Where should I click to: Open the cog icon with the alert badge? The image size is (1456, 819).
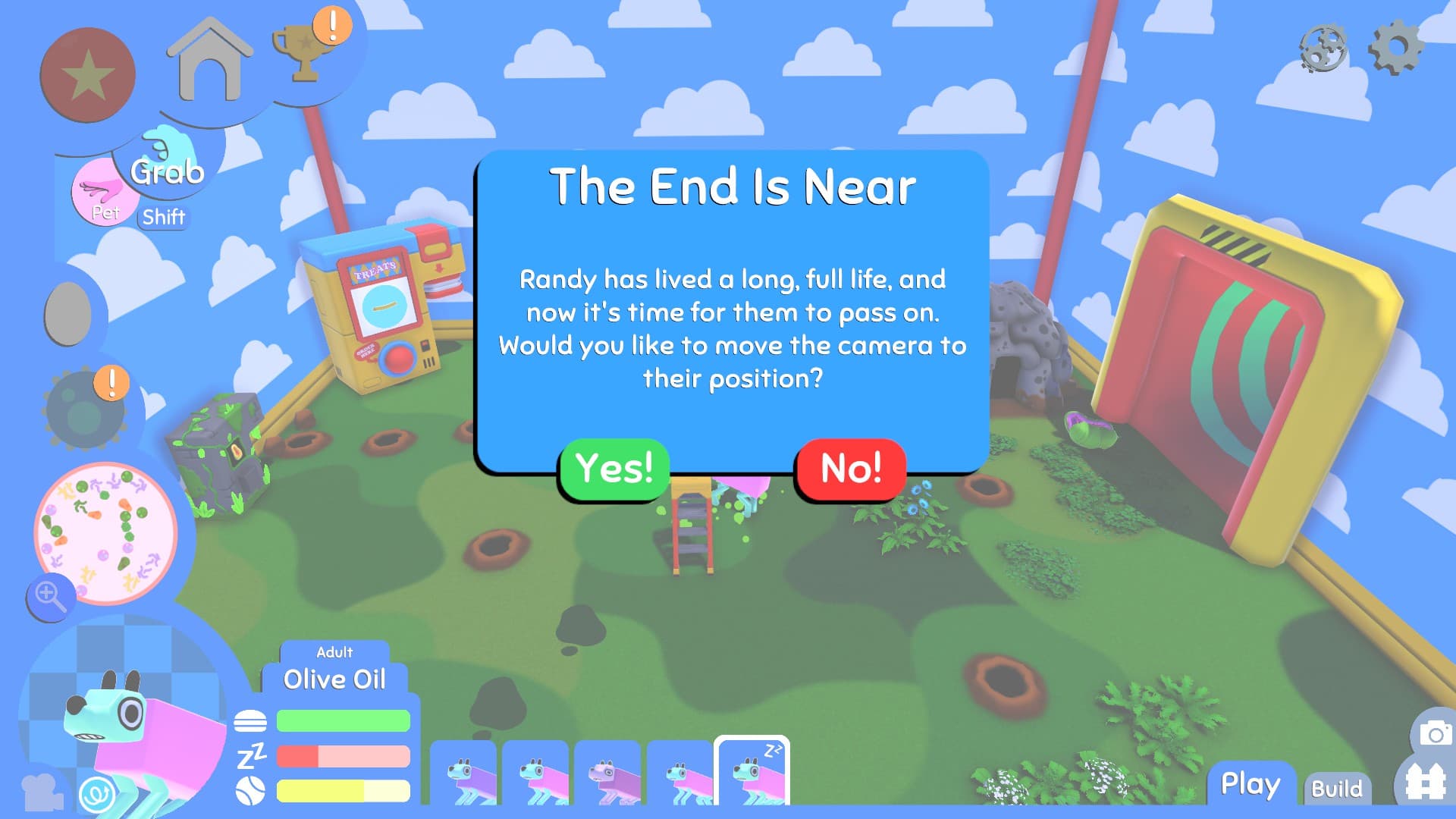click(84, 411)
